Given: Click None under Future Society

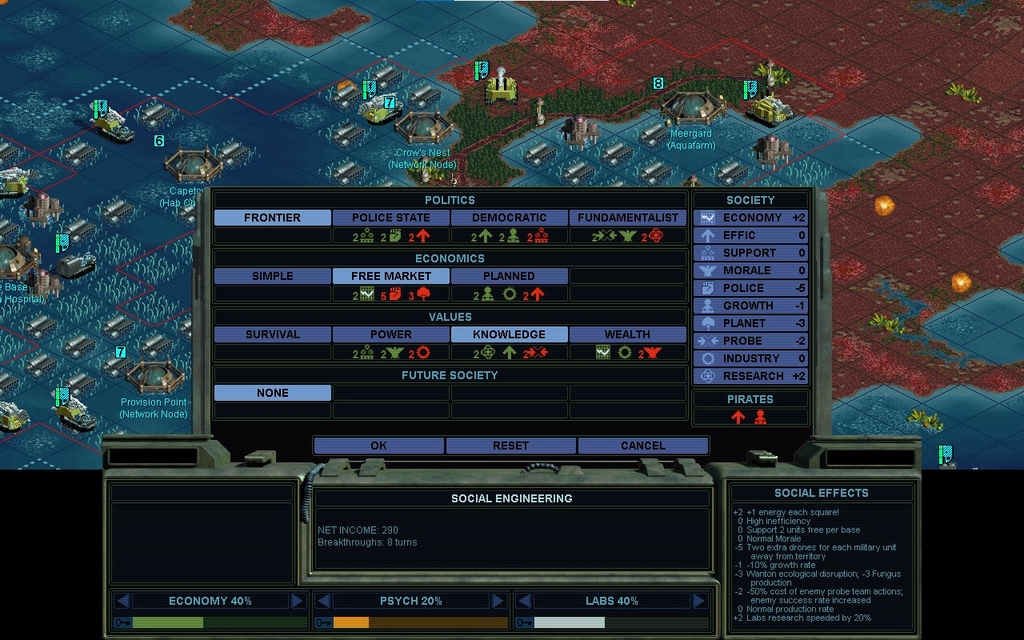Looking at the screenshot, I should click(x=272, y=393).
